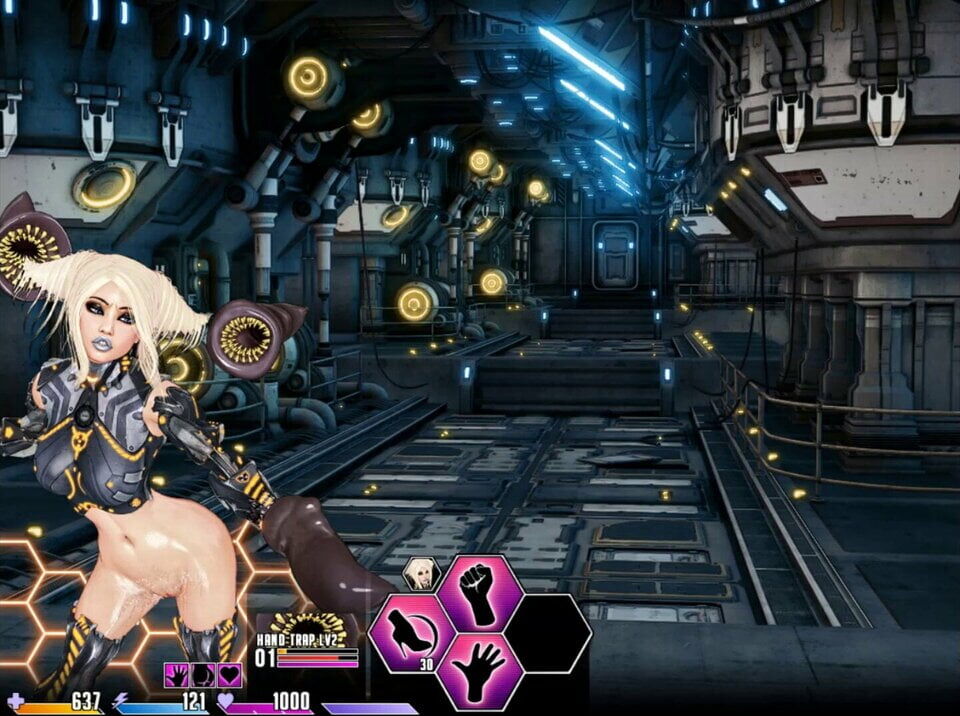
Task: Choose the small pink heart status icon
Action: point(229,675)
